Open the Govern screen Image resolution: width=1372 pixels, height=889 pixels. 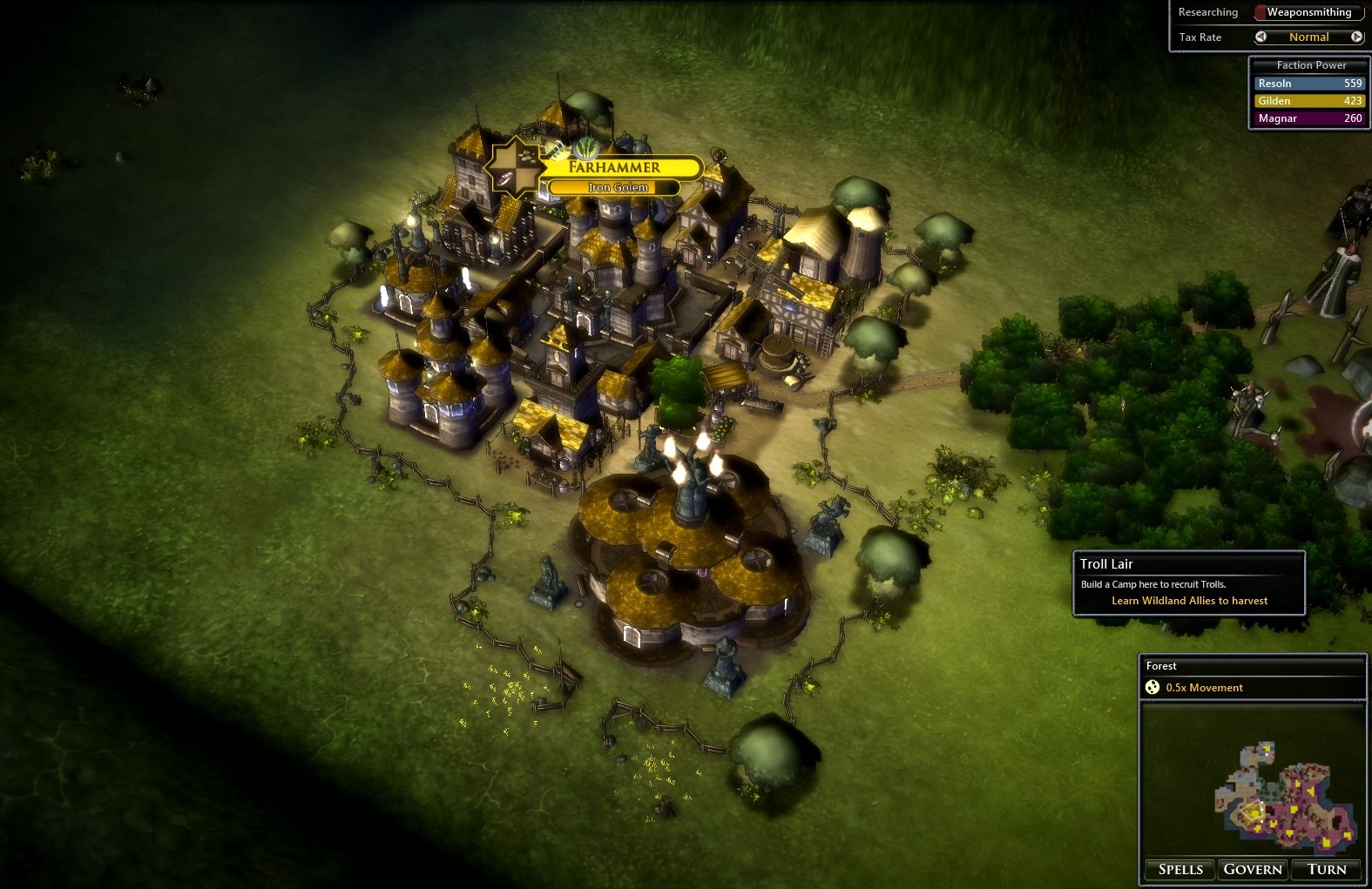pos(1253,869)
